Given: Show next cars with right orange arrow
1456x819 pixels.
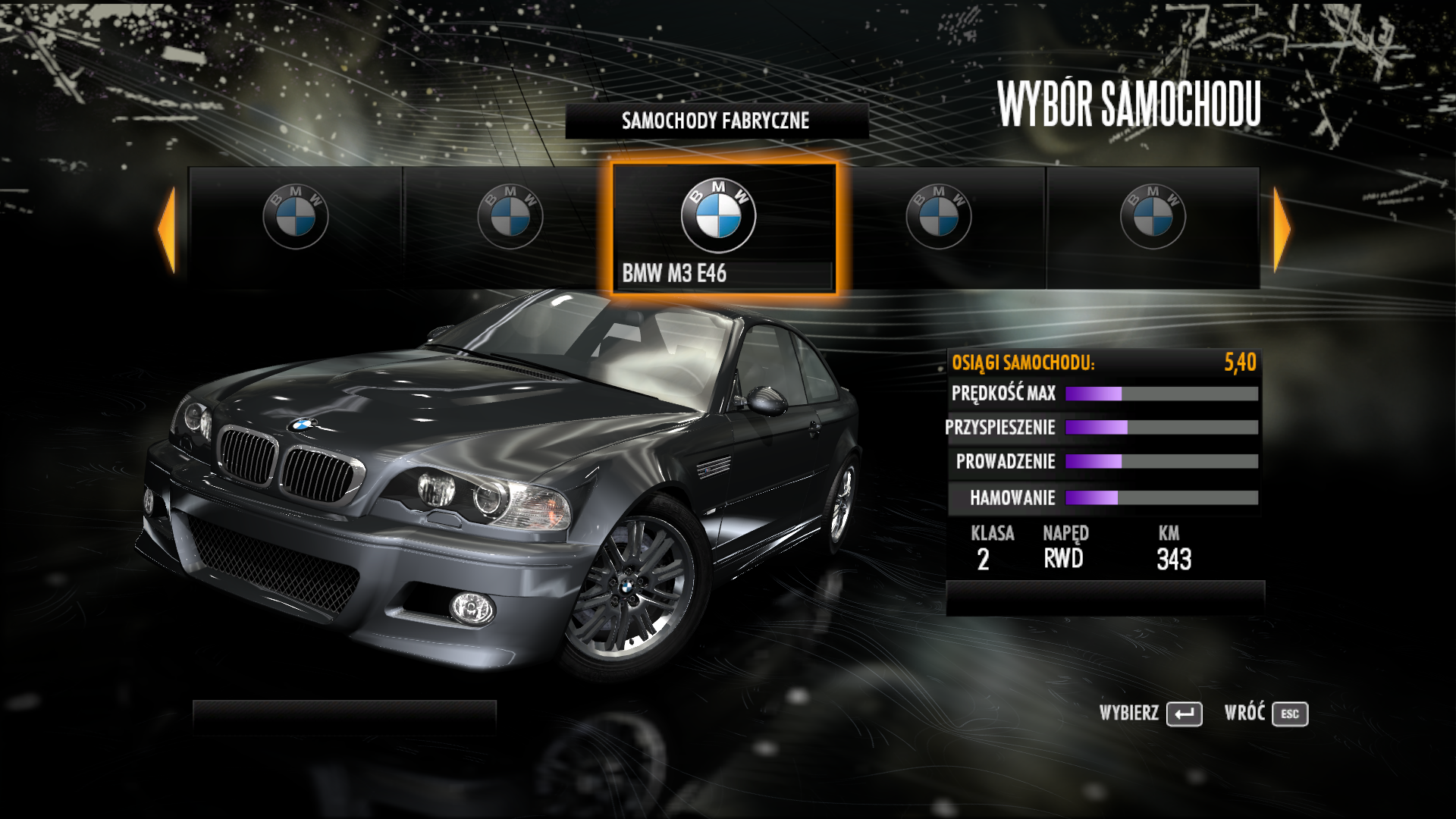Looking at the screenshot, I should [1281, 229].
